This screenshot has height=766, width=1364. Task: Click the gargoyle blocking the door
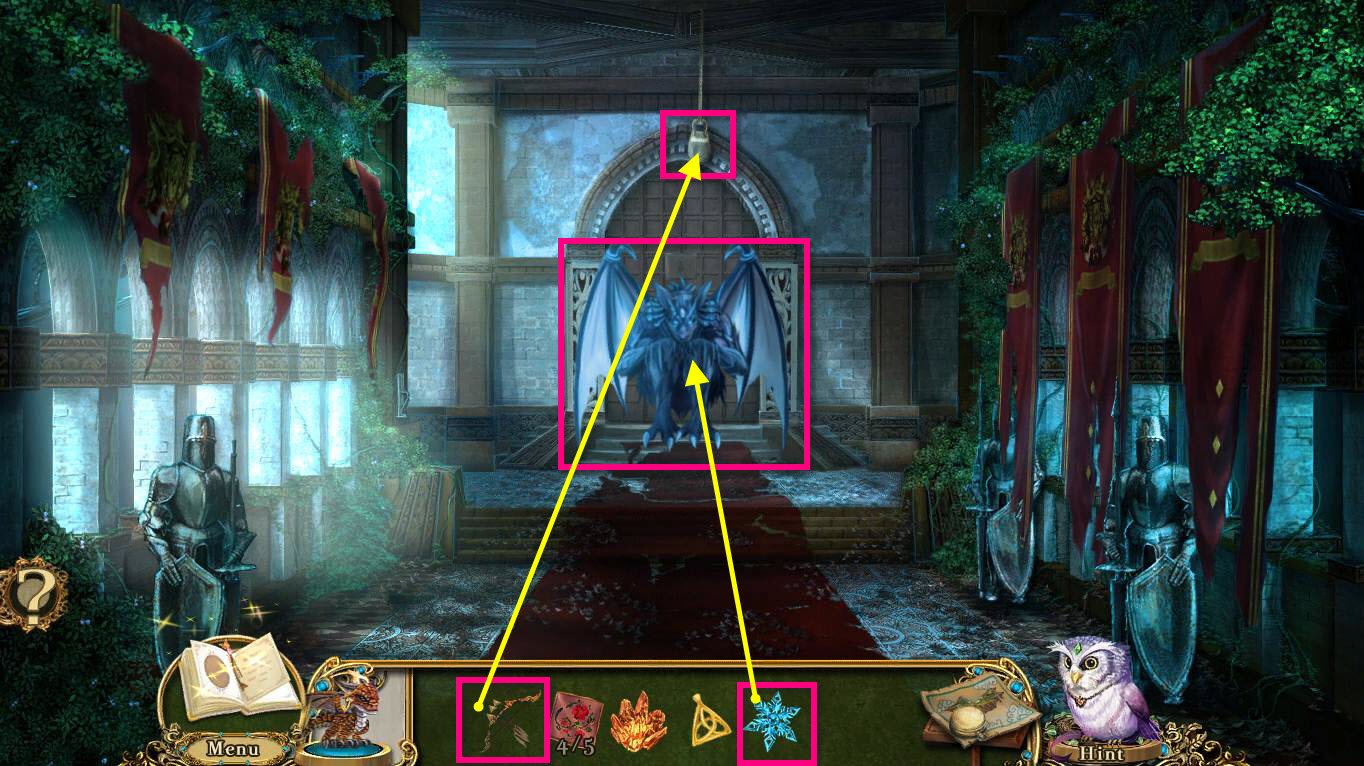point(685,350)
